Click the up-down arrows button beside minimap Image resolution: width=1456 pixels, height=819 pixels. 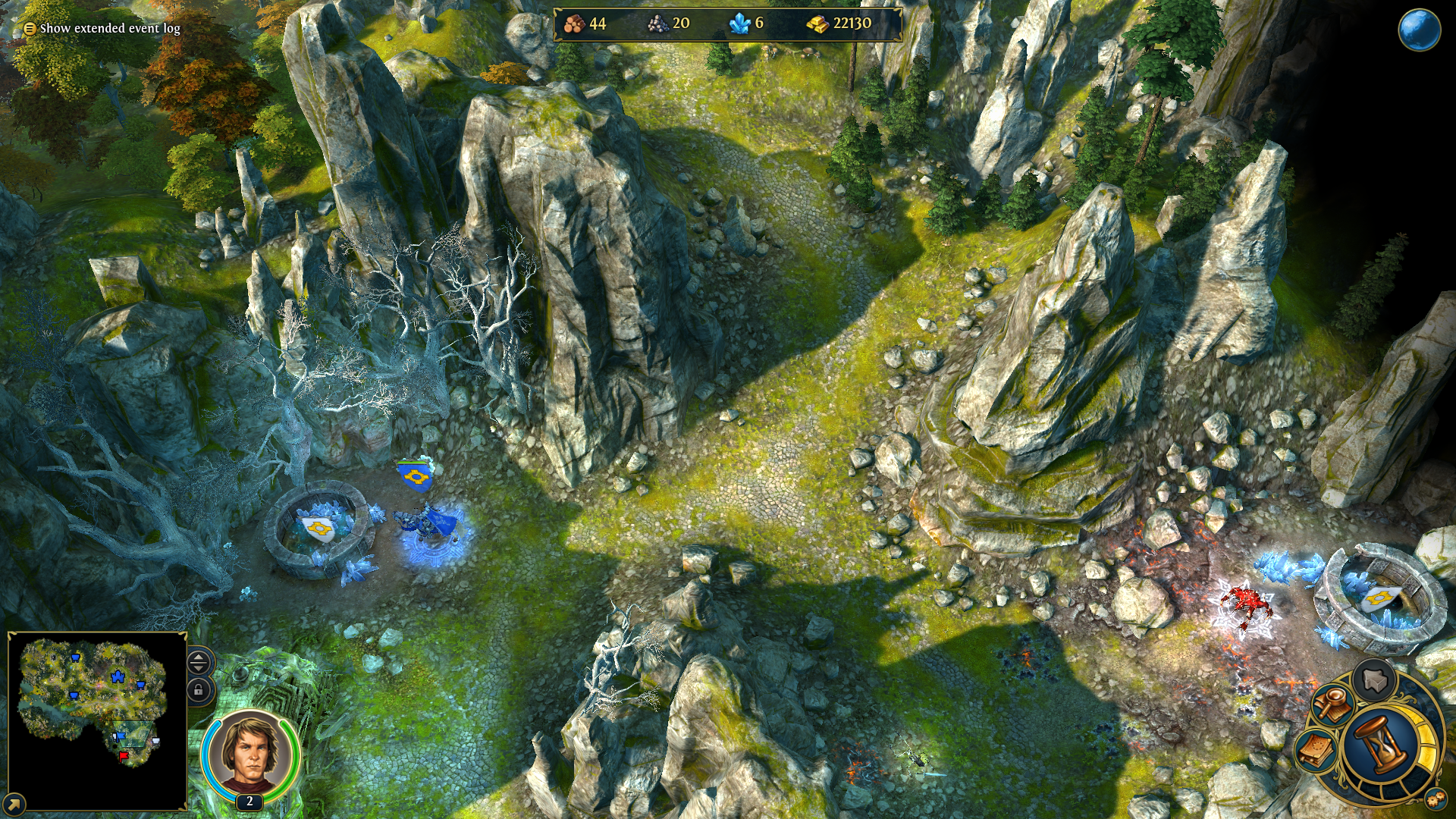[x=199, y=662]
